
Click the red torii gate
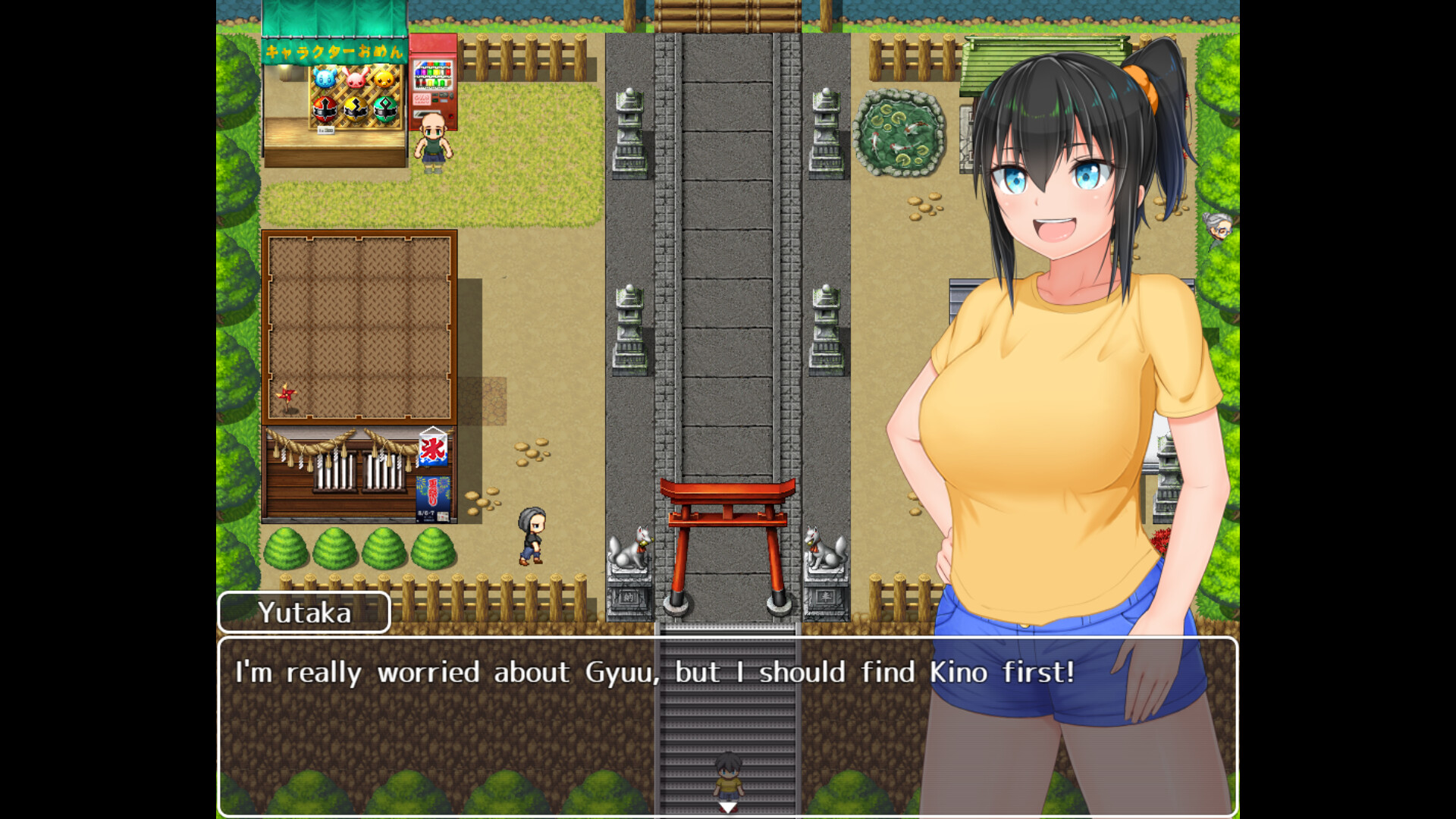(x=728, y=500)
